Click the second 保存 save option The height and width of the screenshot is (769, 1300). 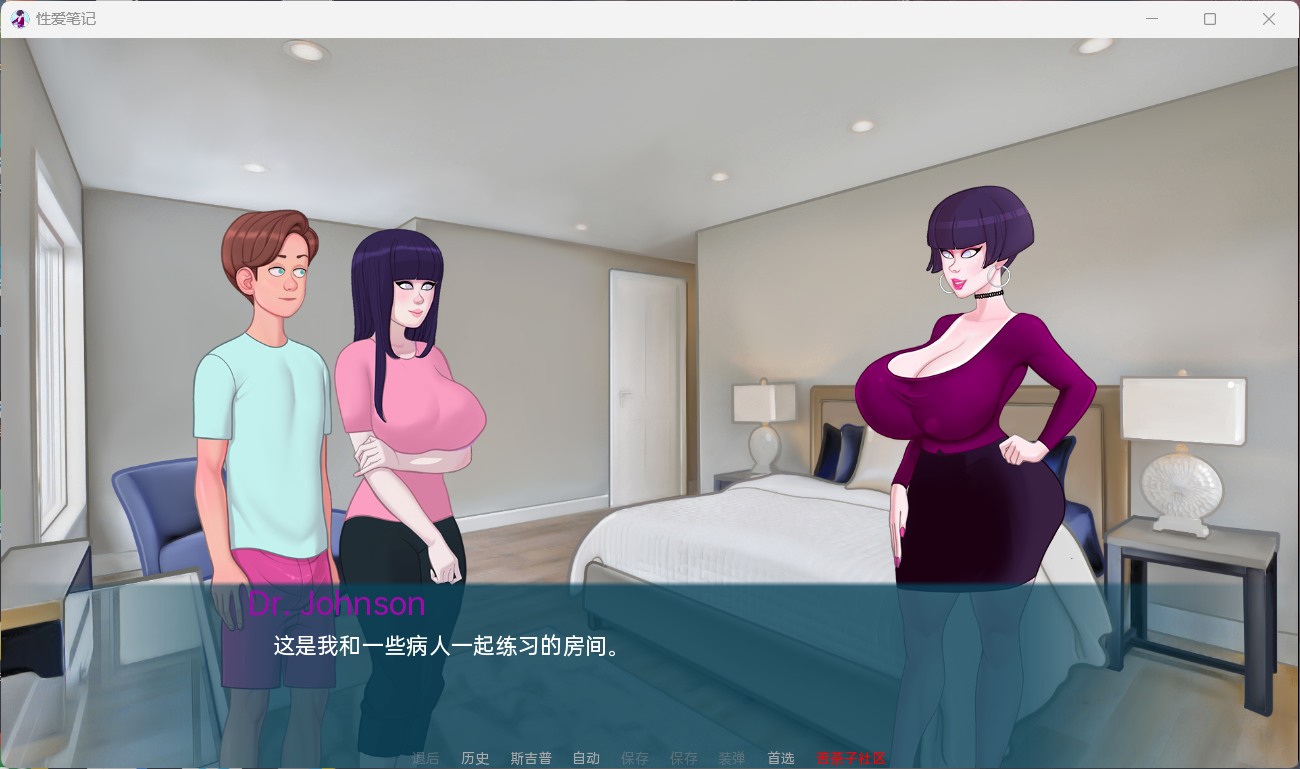[684, 758]
